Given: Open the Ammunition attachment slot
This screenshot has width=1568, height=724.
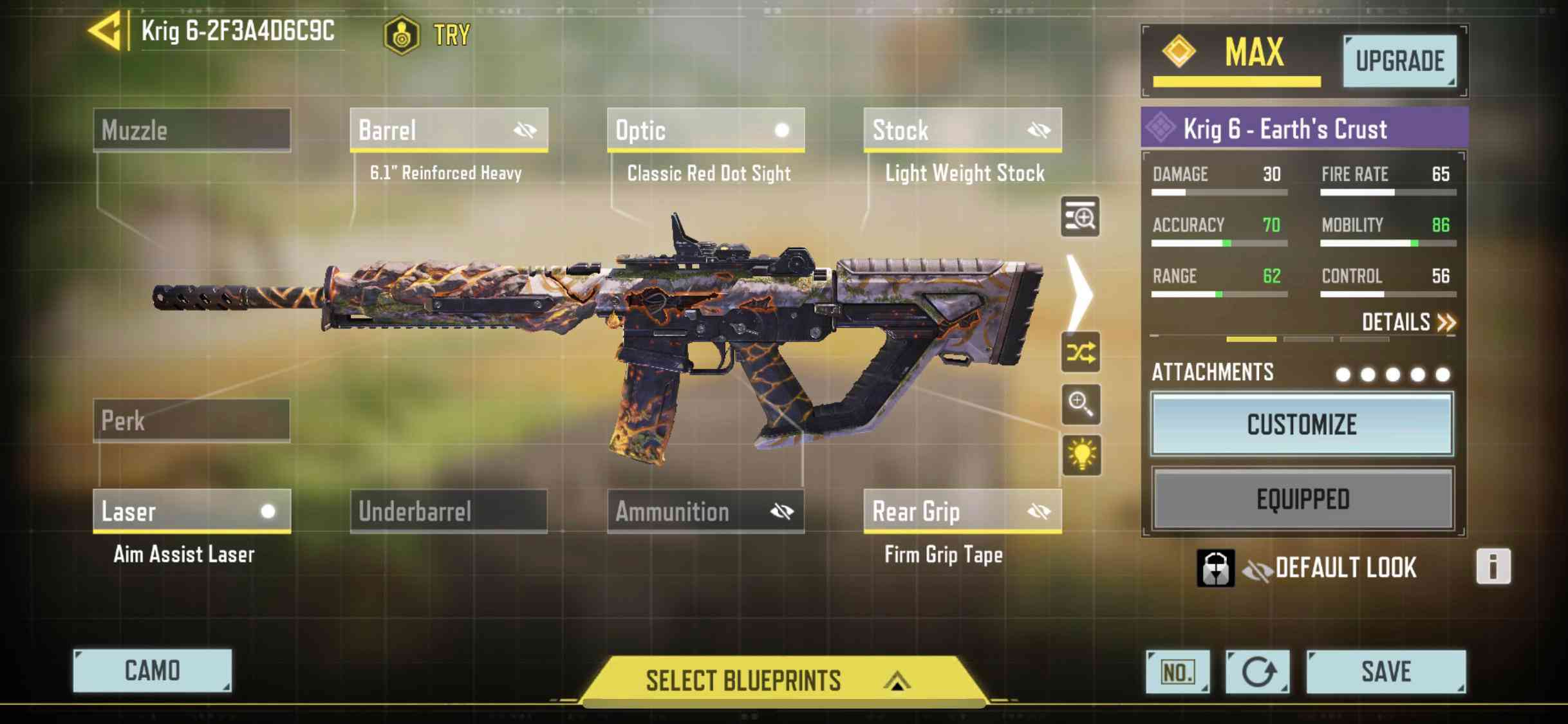Looking at the screenshot, I should point(705,512).
